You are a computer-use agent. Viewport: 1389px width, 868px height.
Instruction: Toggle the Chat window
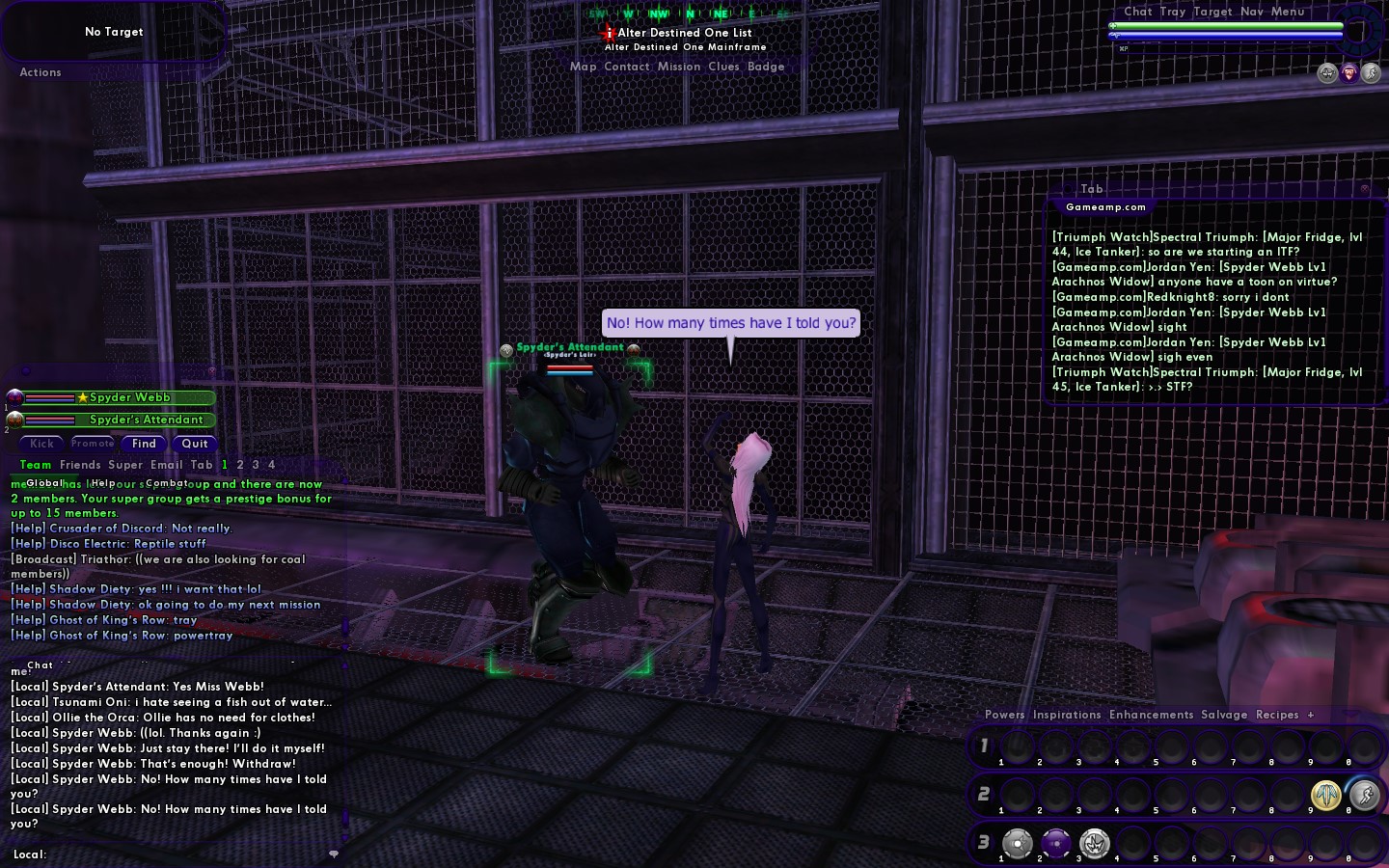click(x=1137, y=12)
